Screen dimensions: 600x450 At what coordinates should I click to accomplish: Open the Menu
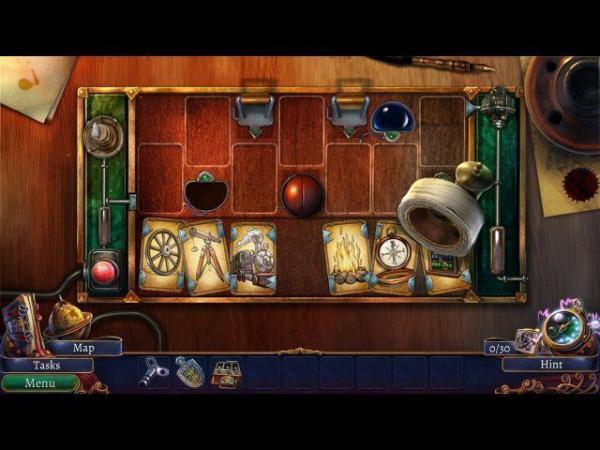[40, 382]
